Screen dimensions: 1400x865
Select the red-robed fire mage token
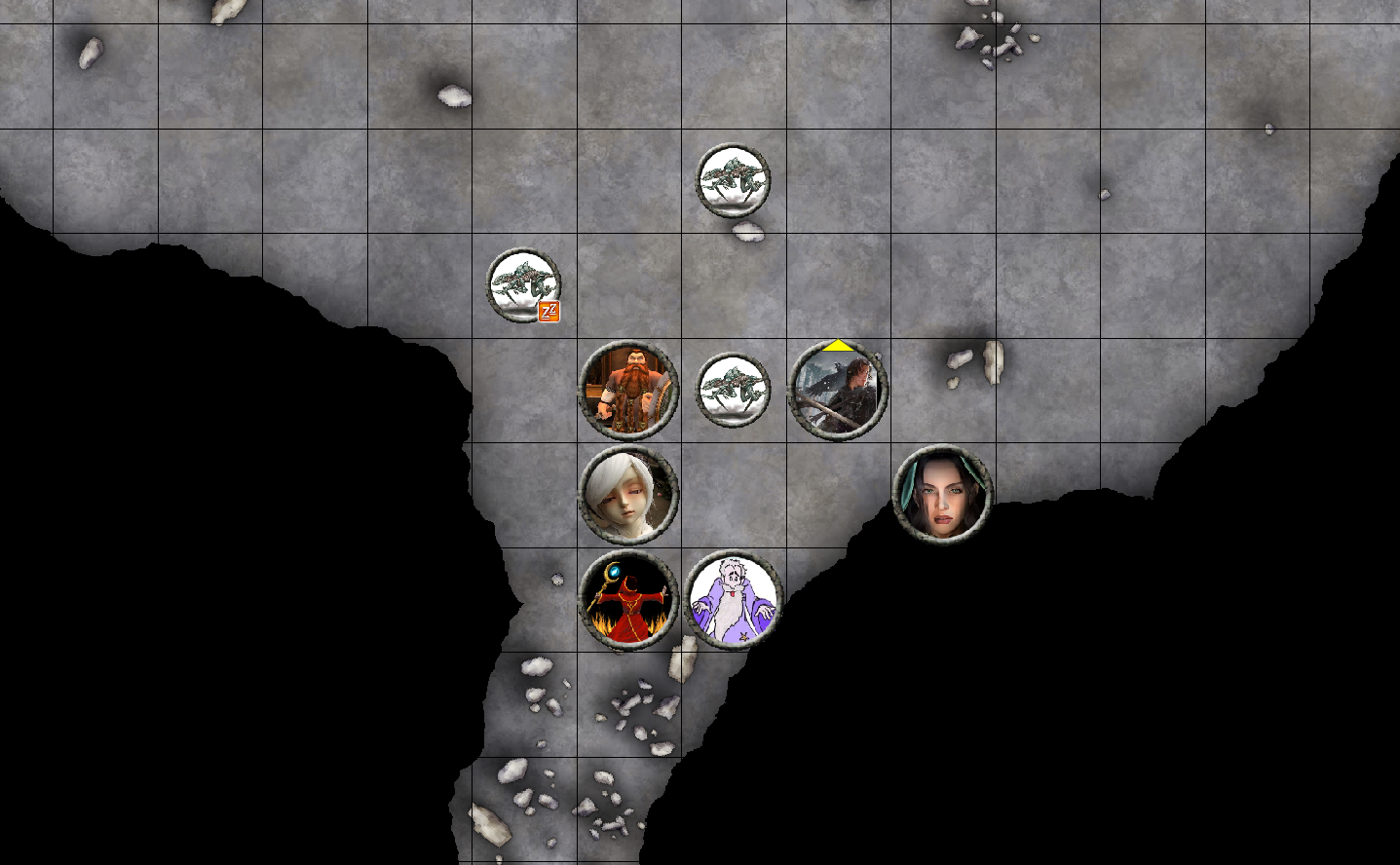coord(628,597)
